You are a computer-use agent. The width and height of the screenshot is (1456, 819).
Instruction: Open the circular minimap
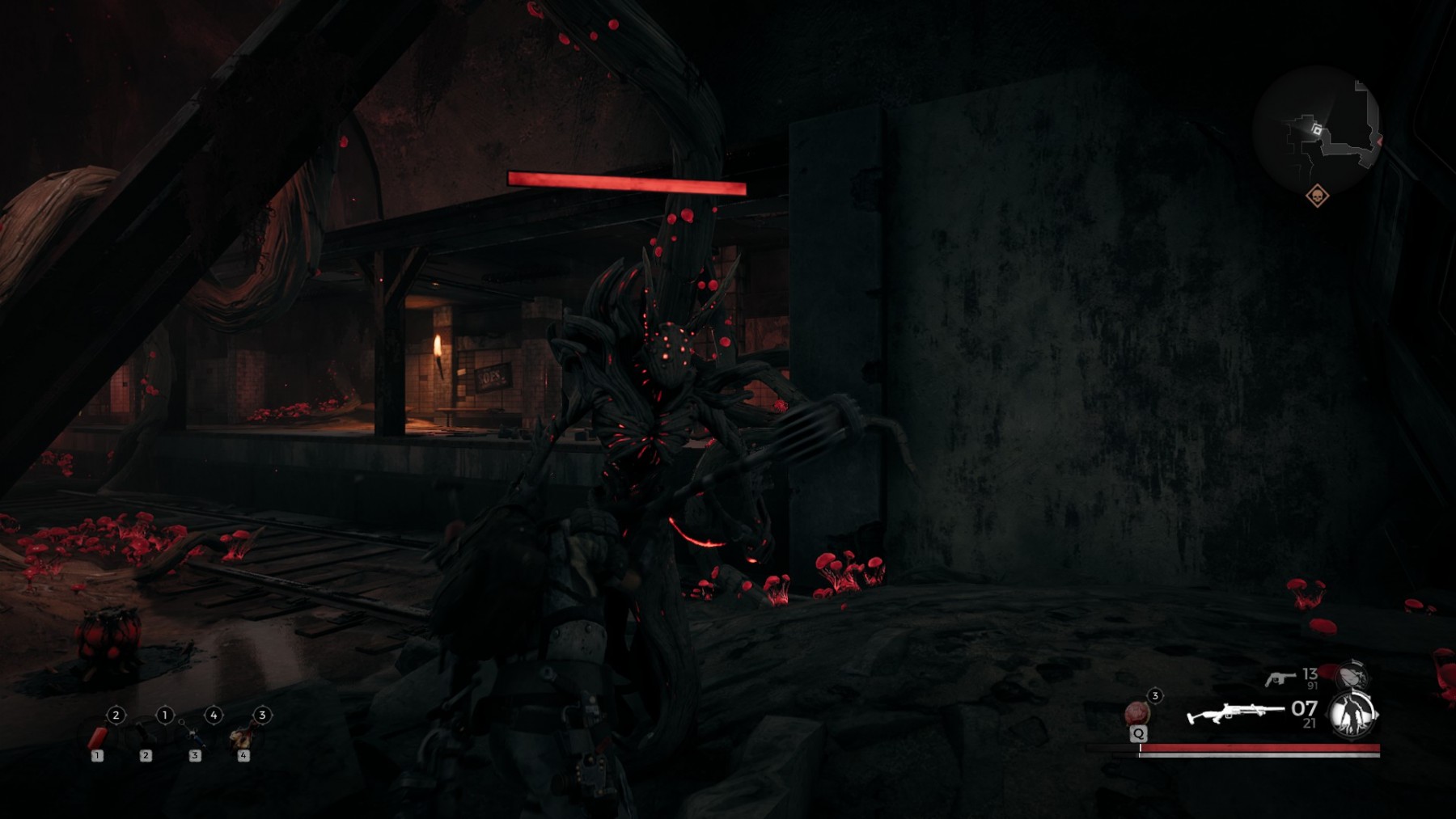click(x=1317, y=129)
